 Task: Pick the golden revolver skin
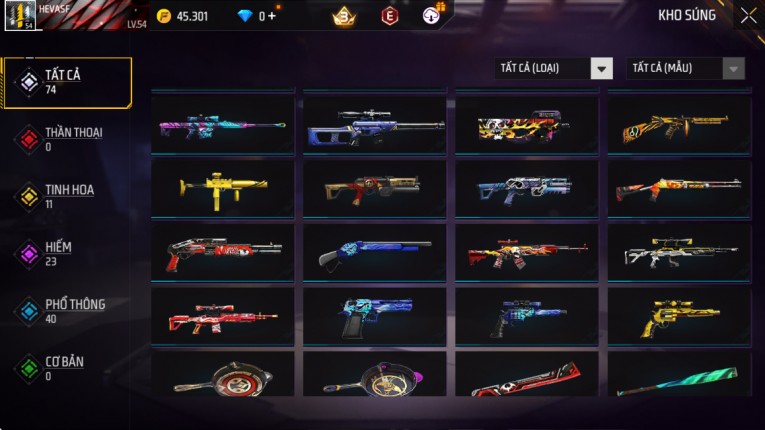(x=680, y=316)
